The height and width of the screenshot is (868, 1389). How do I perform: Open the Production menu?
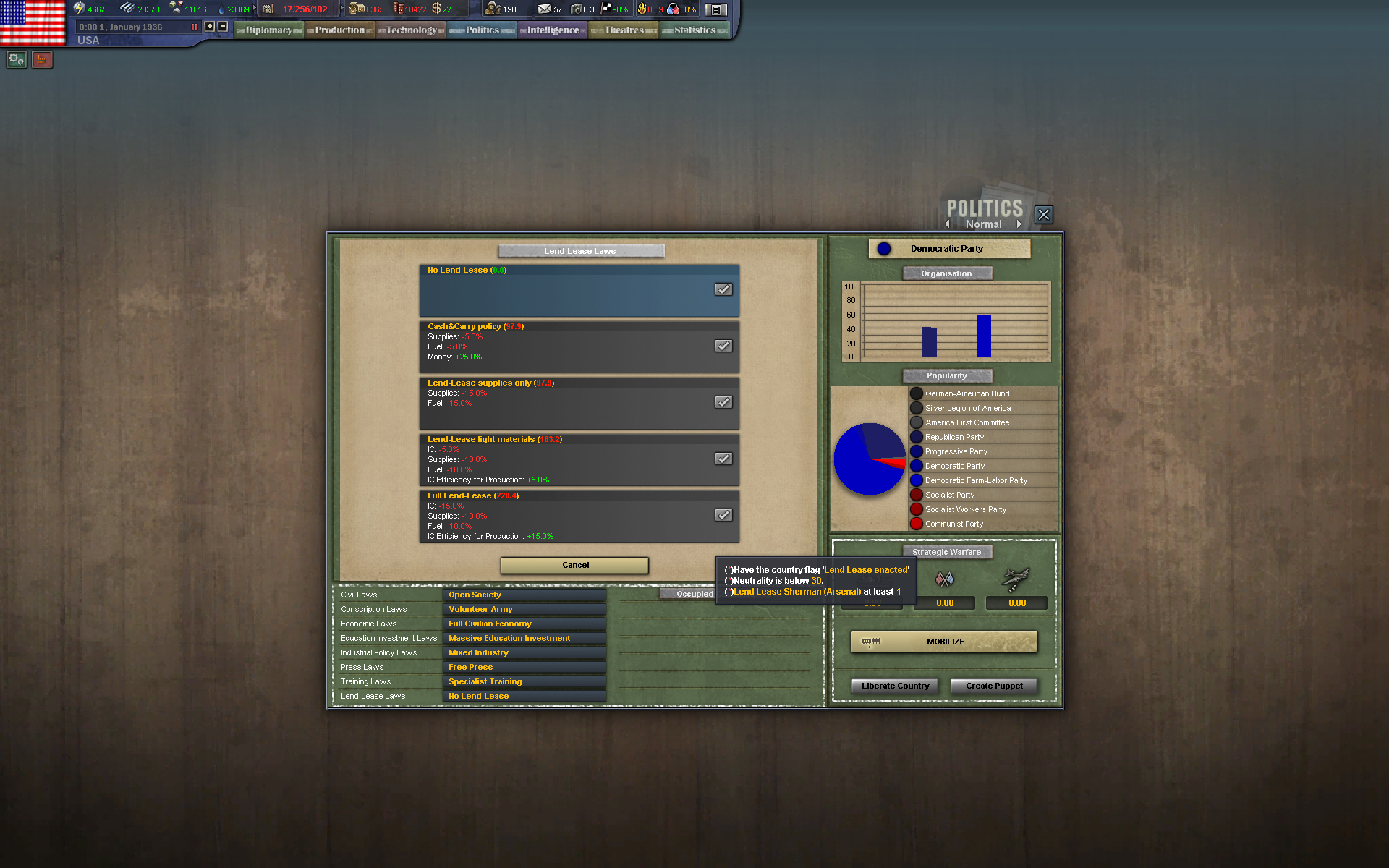pyautogui.click(x=339, y=30)
